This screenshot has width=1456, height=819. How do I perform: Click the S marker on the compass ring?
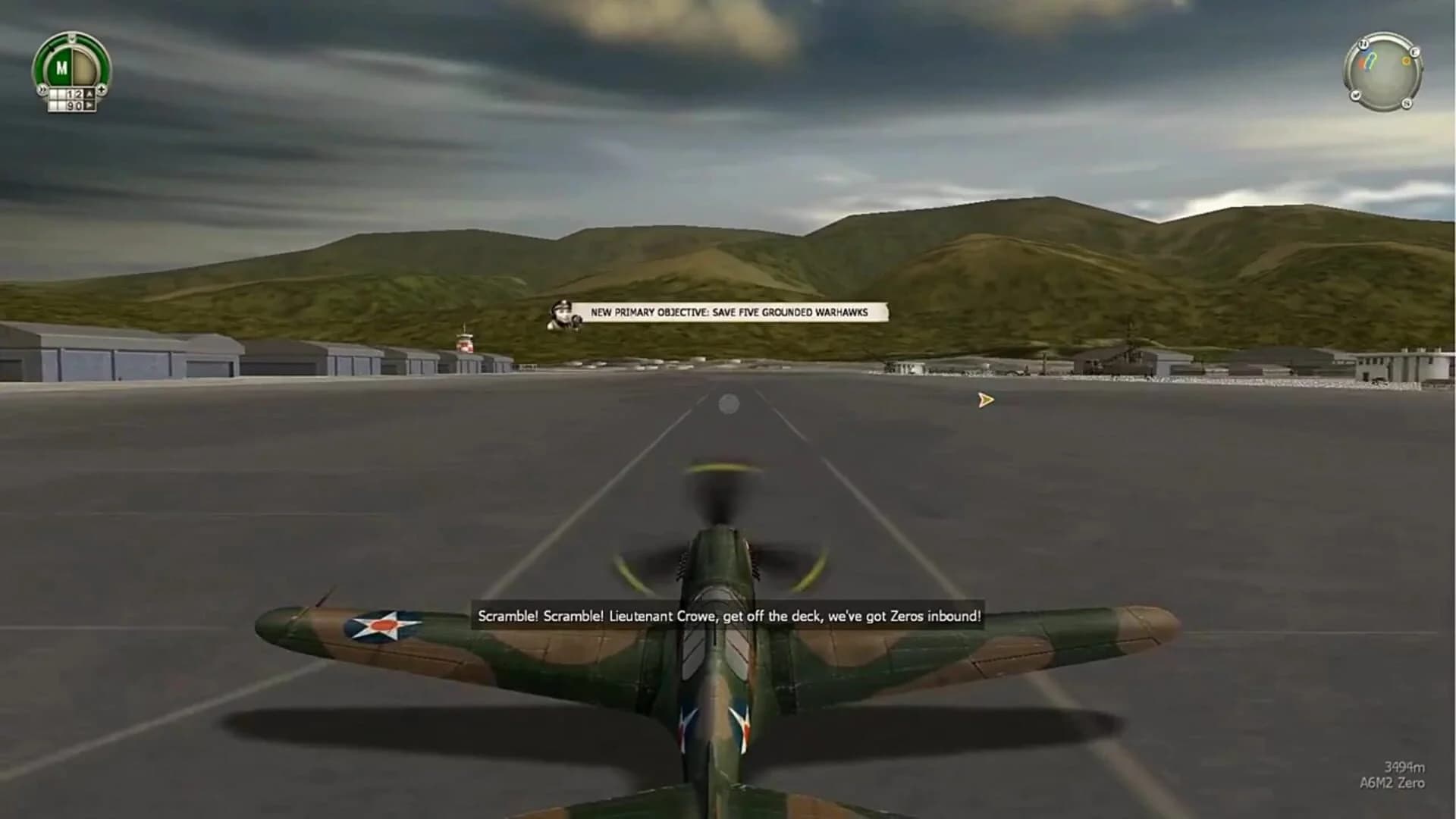pyautogui.click(x=1407, y=103)
